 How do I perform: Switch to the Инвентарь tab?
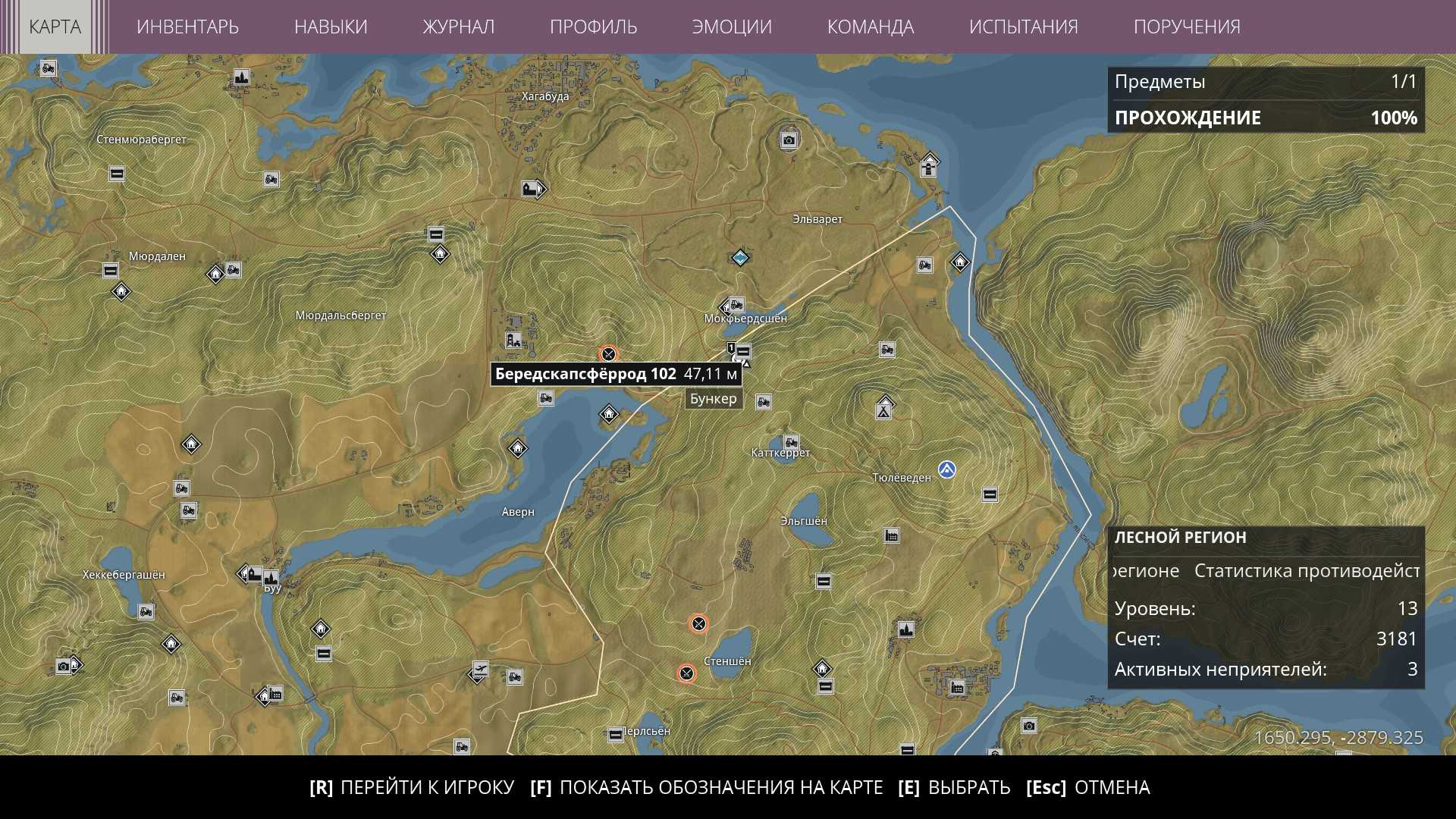click(187, 27)
